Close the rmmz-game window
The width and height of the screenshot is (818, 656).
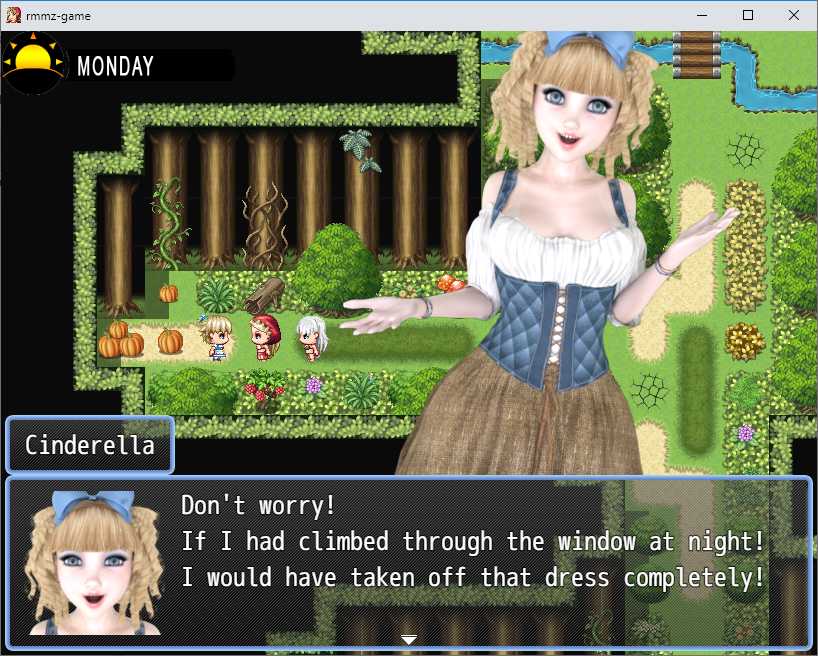[793, 15]
